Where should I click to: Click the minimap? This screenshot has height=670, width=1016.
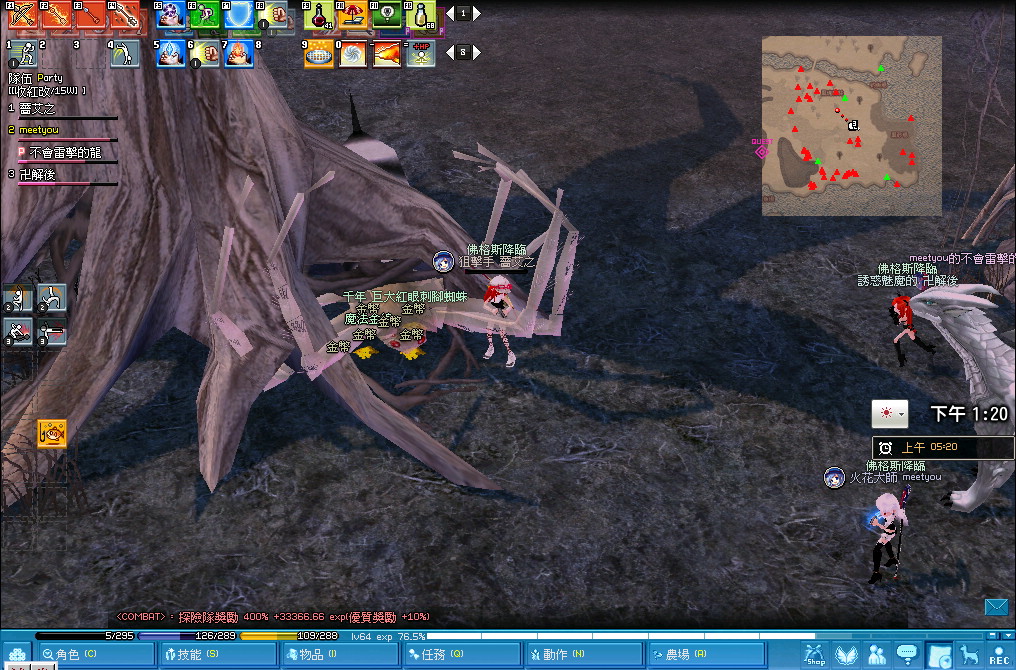click(851, 126)
